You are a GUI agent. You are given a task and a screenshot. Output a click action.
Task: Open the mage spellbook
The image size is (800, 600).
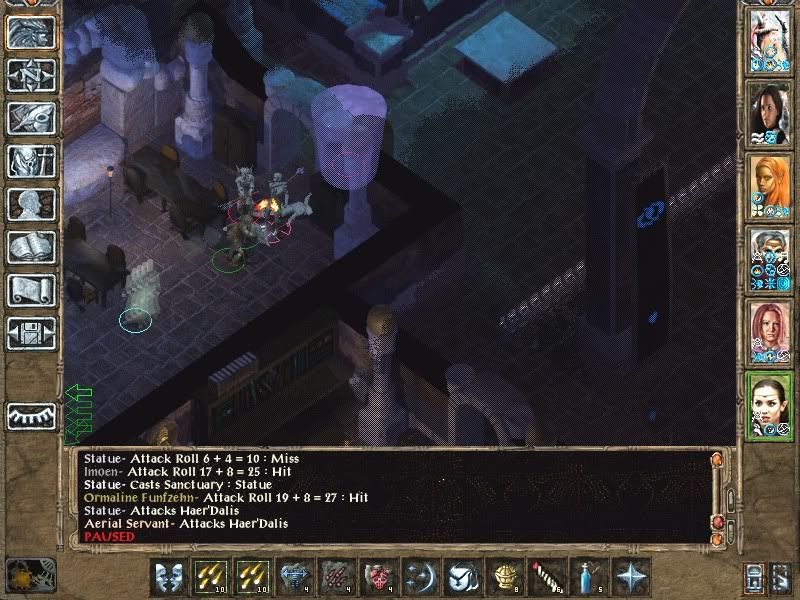31,247
